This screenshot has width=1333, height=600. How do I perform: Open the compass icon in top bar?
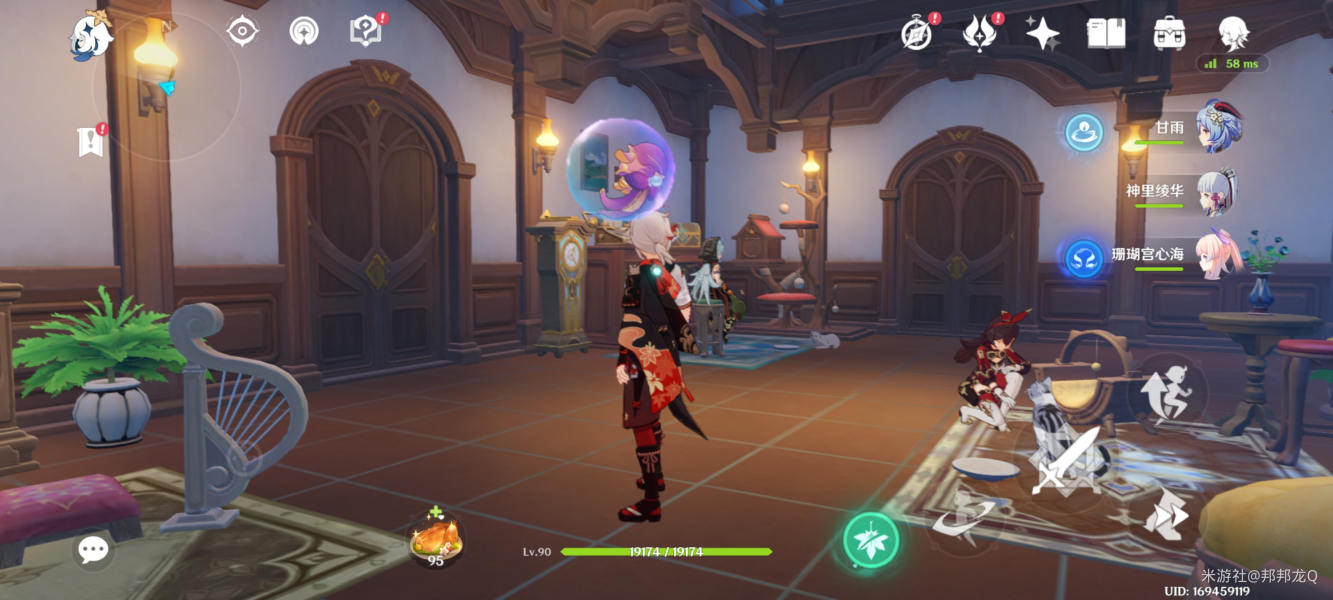tap(916, 33)
